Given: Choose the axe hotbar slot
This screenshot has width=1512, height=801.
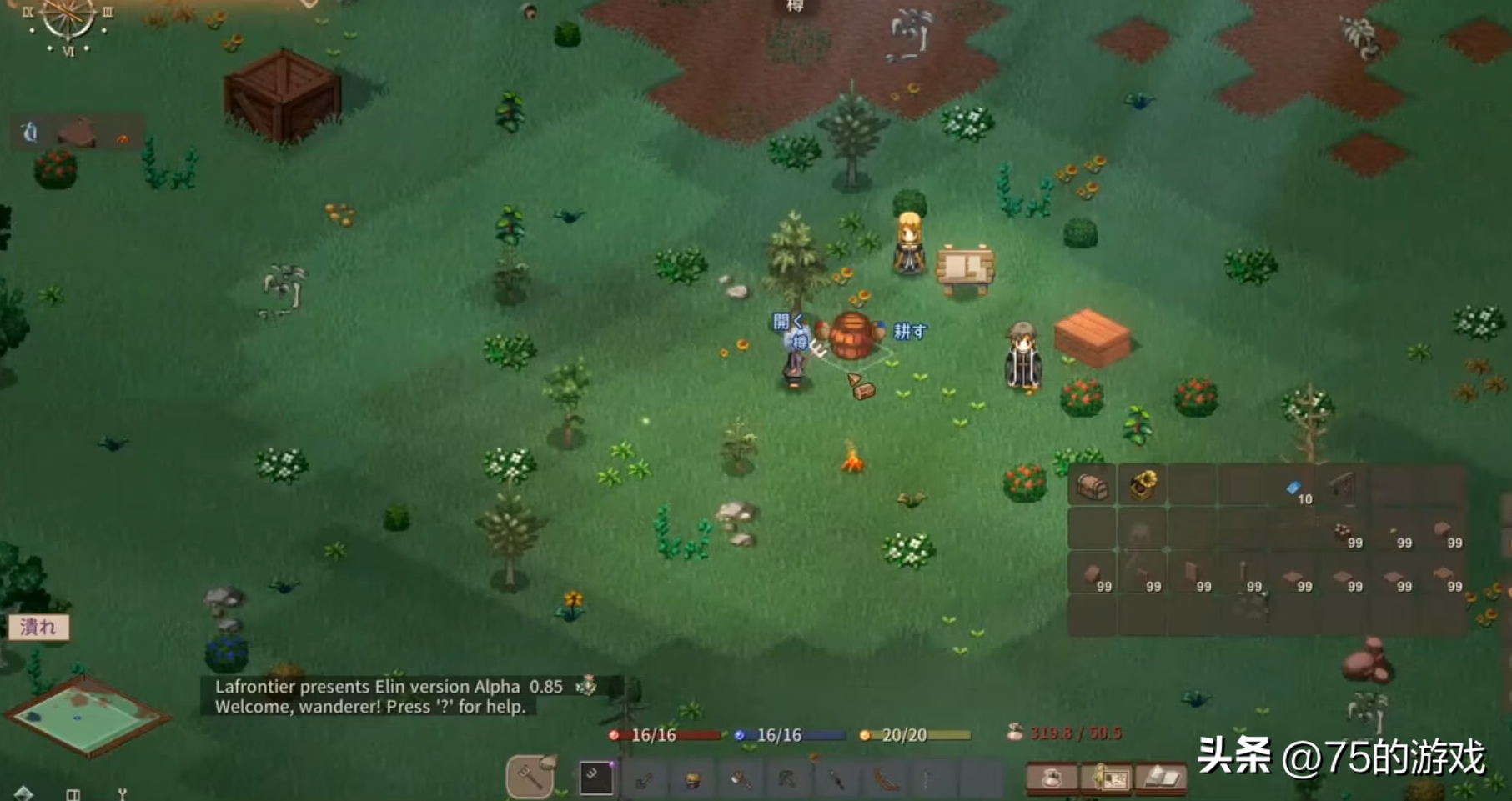Looking at the screenshot, I should click(740, 780).
